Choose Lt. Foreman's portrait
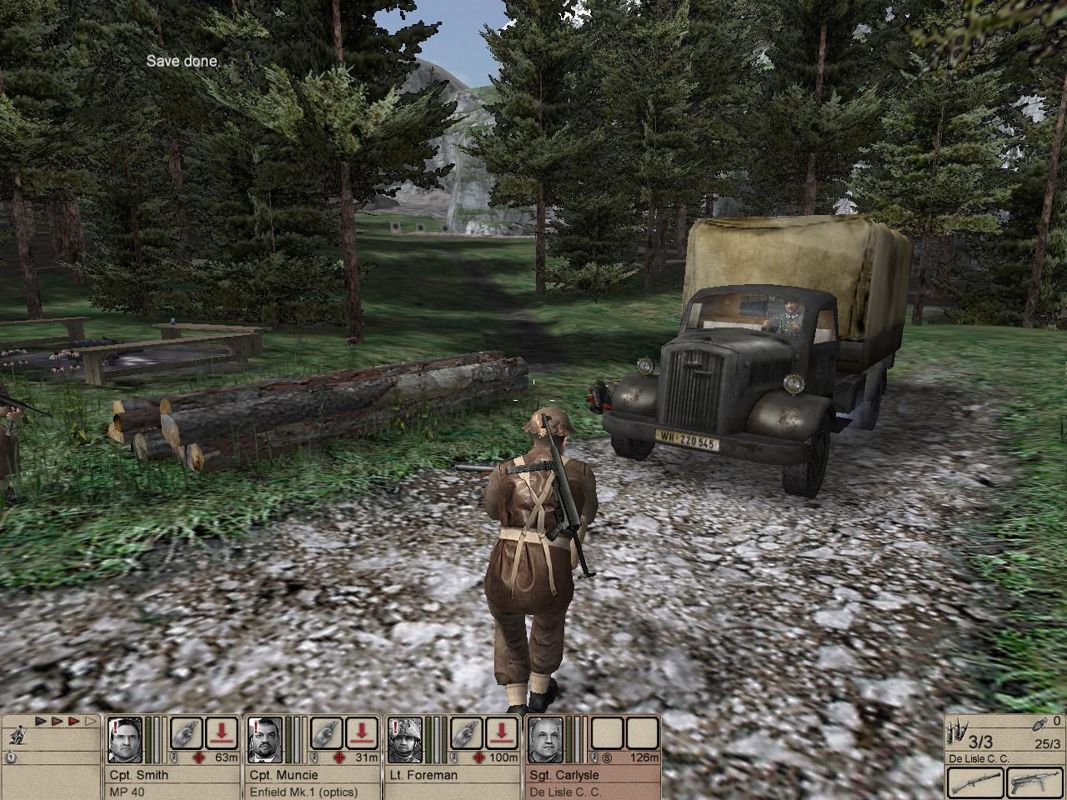This screenshot has height=800, width=1067. (x=405, y=740)
